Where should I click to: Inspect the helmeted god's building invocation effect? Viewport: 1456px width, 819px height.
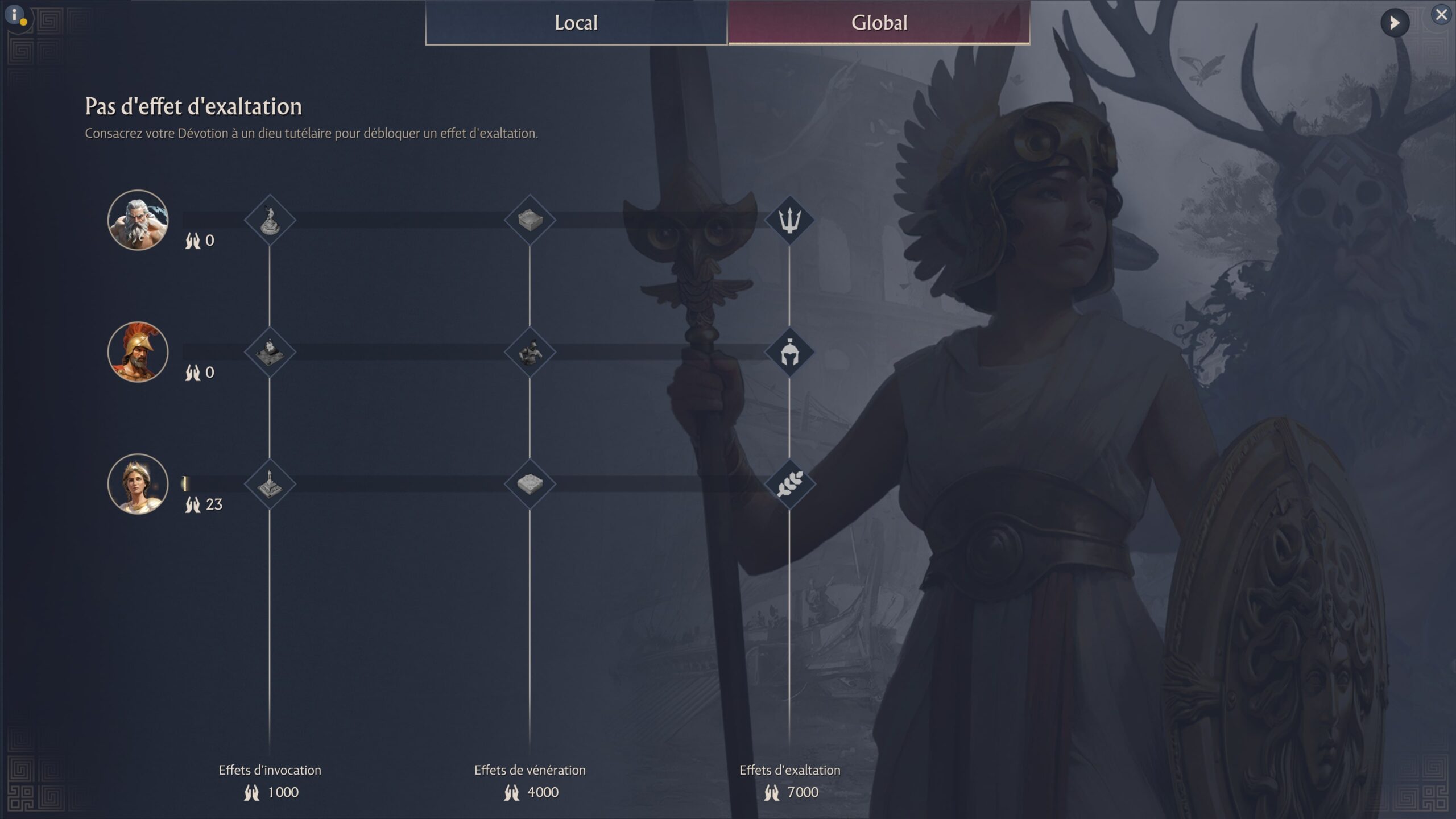point(270,353)
